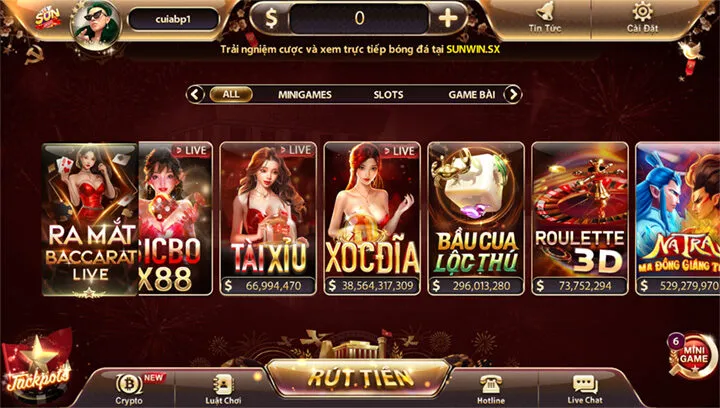Open the Roulette 3D game tile
Viewport: 720px width, 408px height.
click(579, 218)
